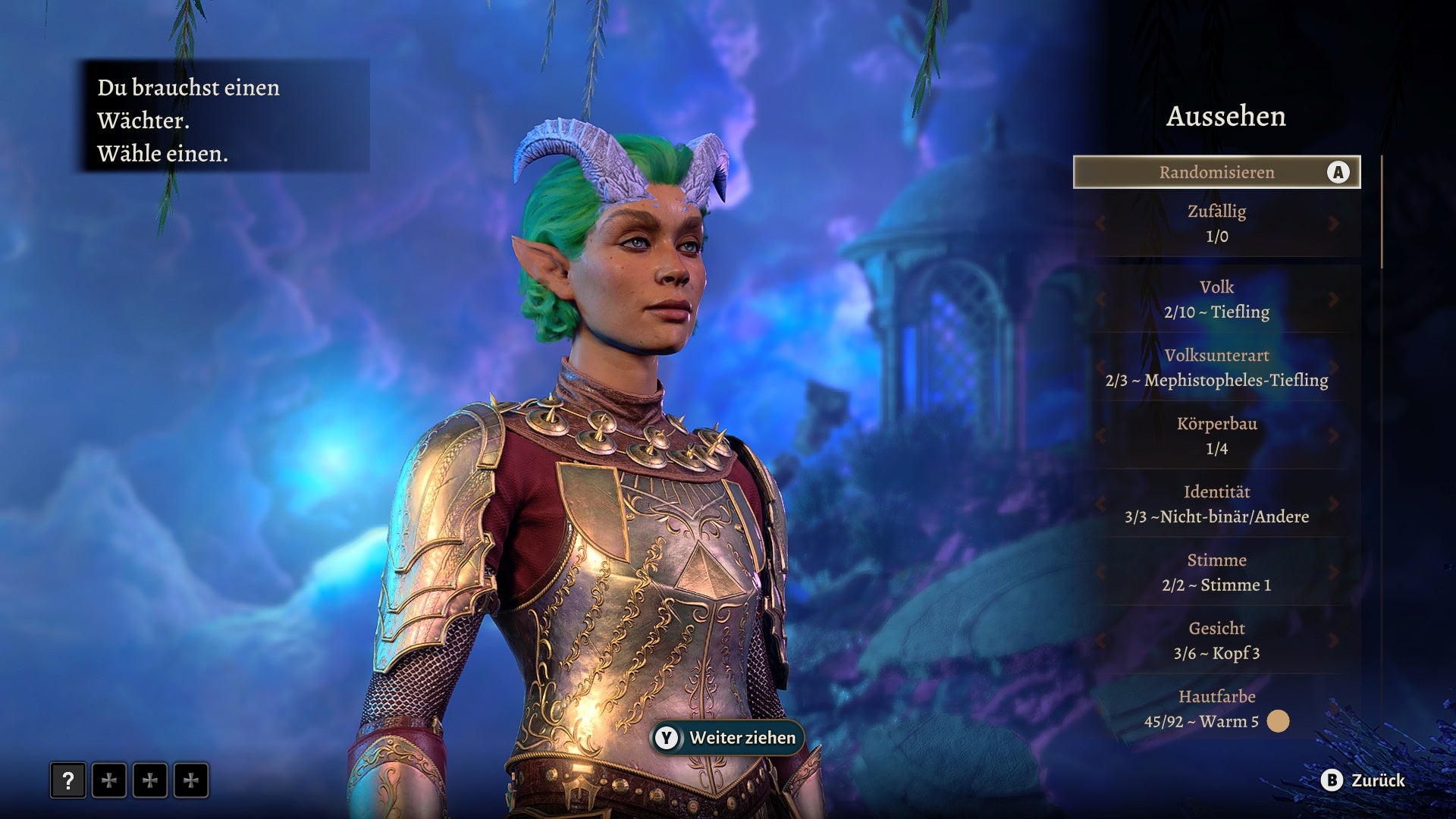Click the Randomisieren button
The height and width of the screenshot is (819, 1456).
click(x=1216, y=172)
